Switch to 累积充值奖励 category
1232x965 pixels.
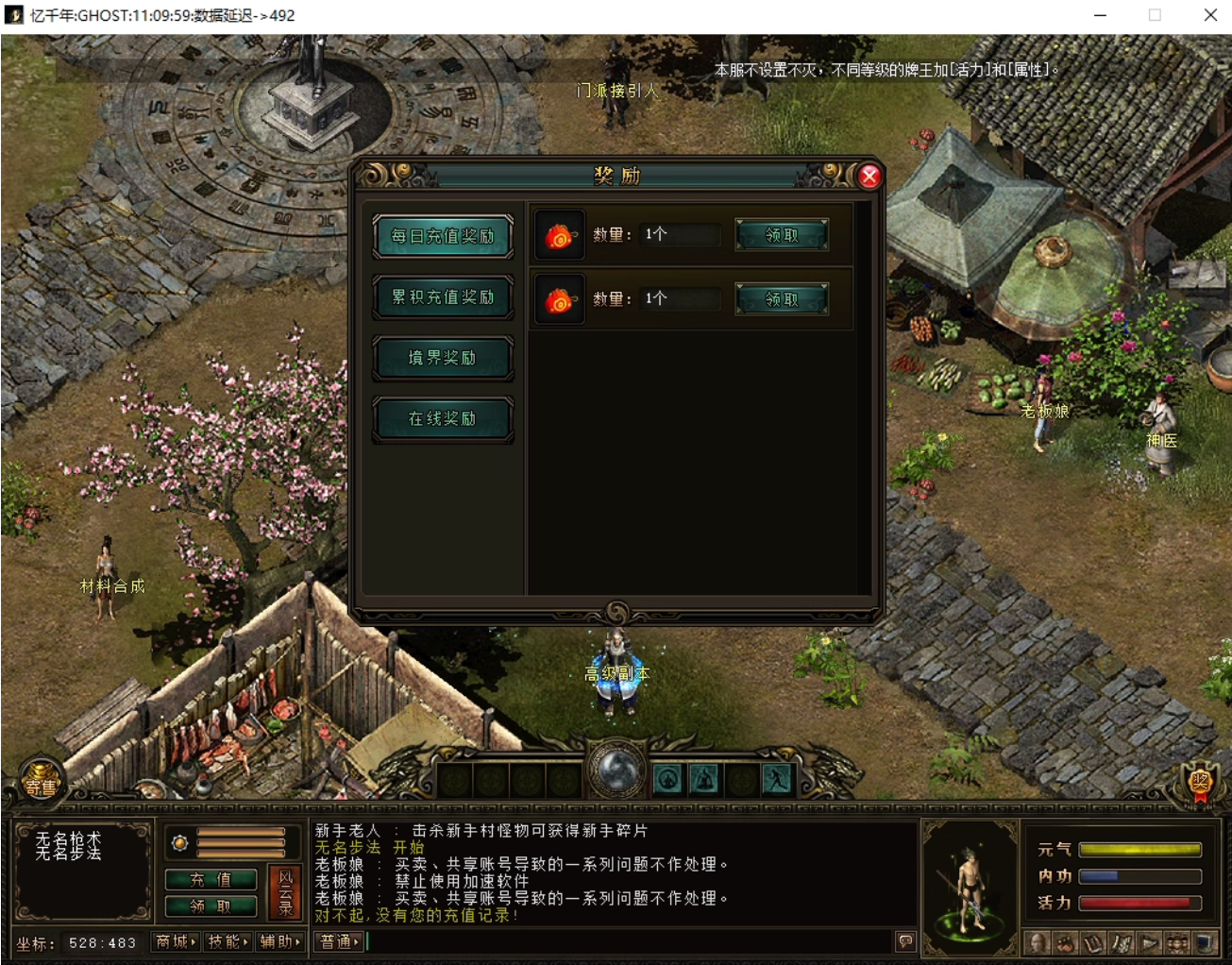443,297
